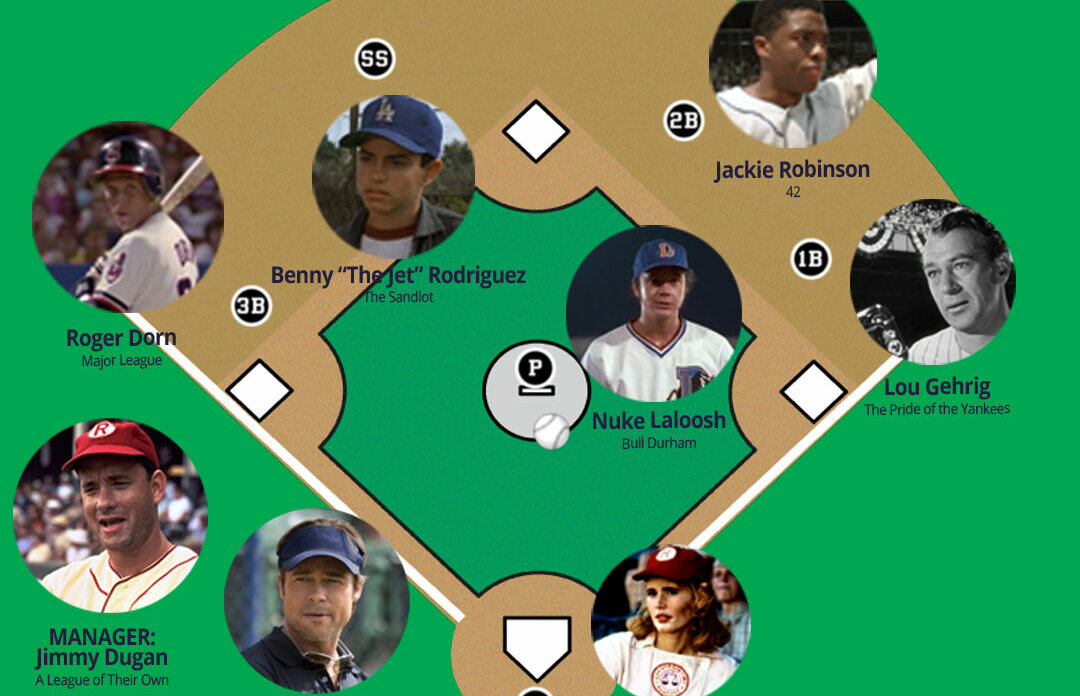The image size is (1080, 696).
Task: Choose the 1B first base badge
Action: [x=810, y=260]
